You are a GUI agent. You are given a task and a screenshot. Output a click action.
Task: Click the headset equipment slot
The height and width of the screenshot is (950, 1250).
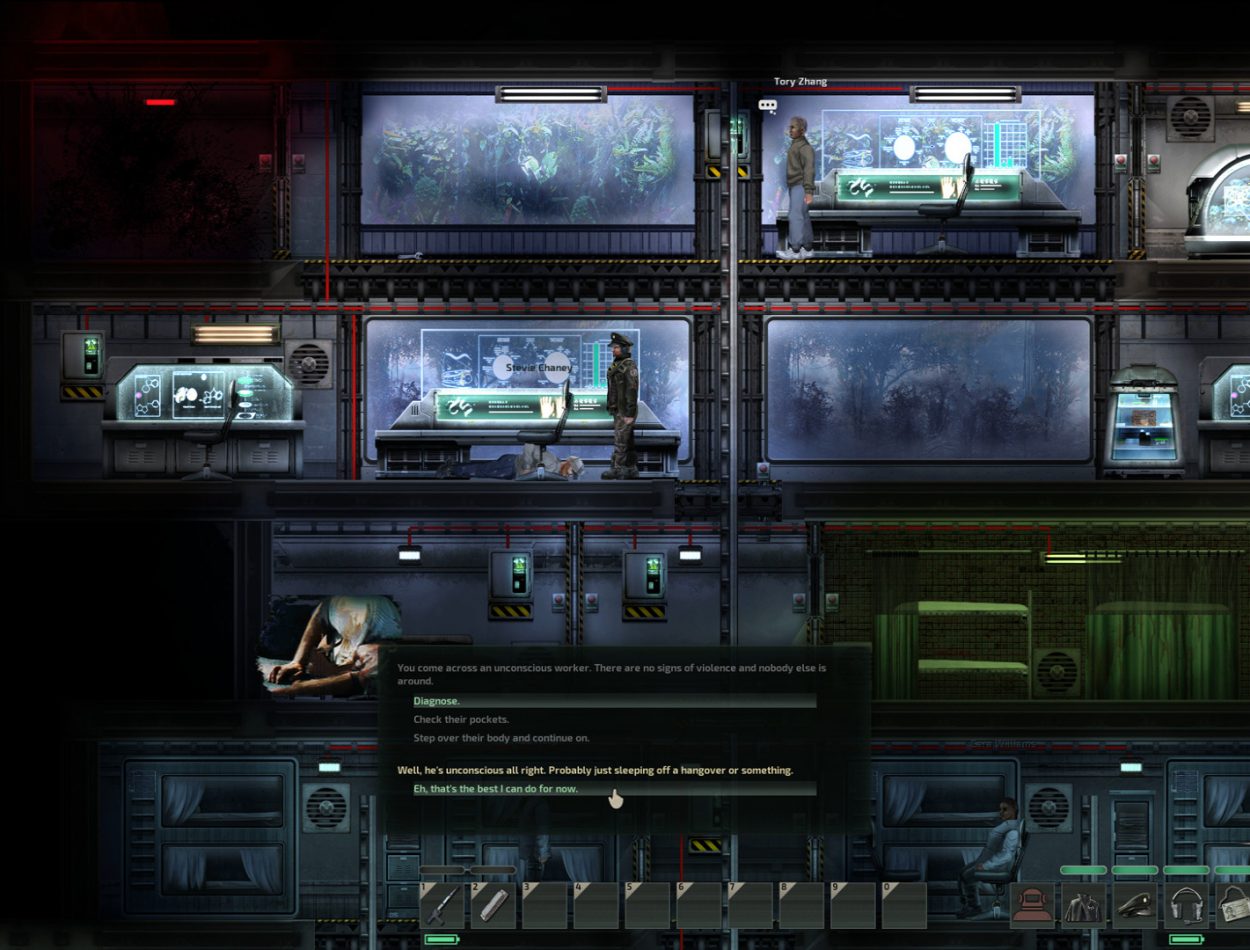pos(1186,905)
